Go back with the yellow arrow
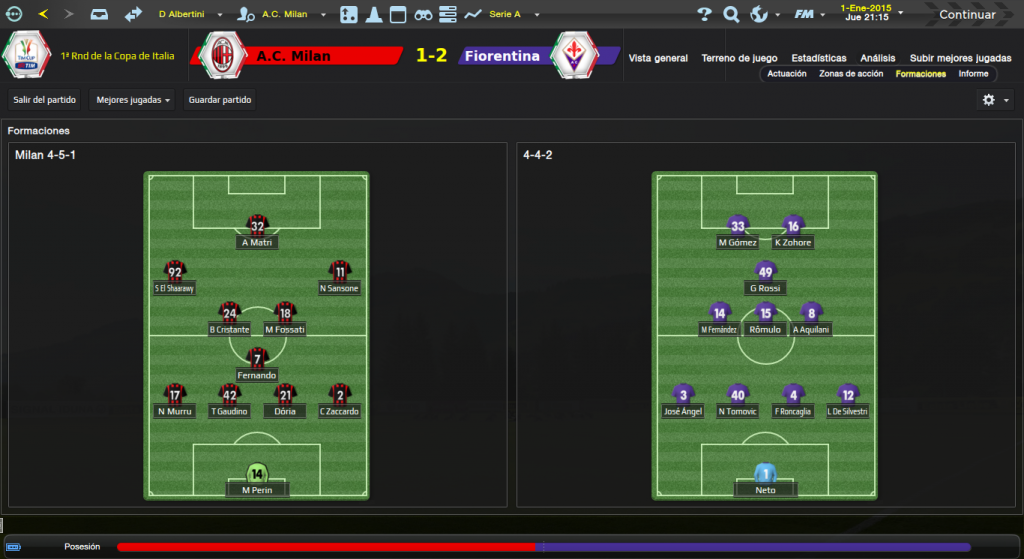Image resolution: width=1024 pixels, height=559 pixels. [43, 14]
